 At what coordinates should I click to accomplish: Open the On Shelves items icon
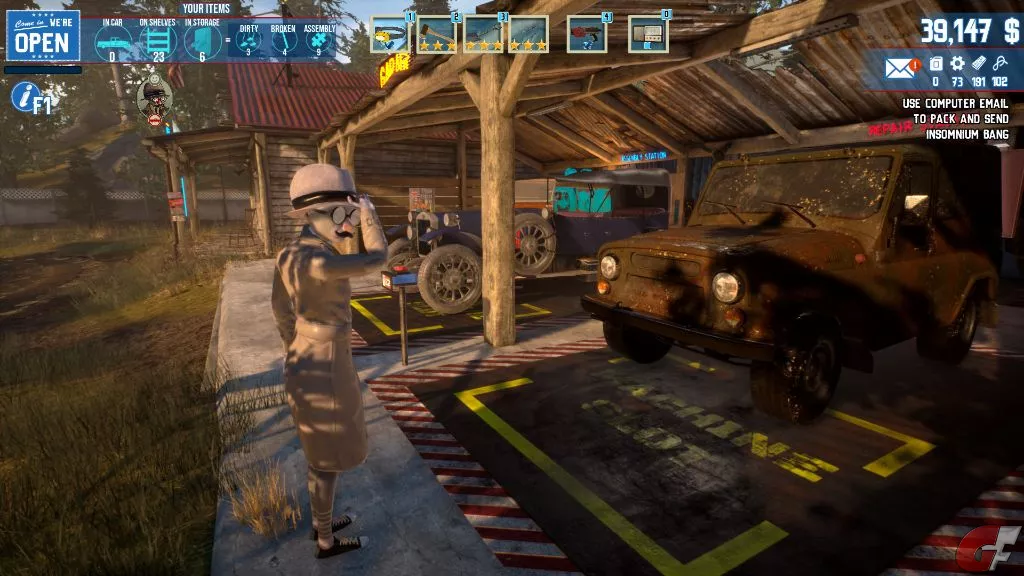coord(158,42)
